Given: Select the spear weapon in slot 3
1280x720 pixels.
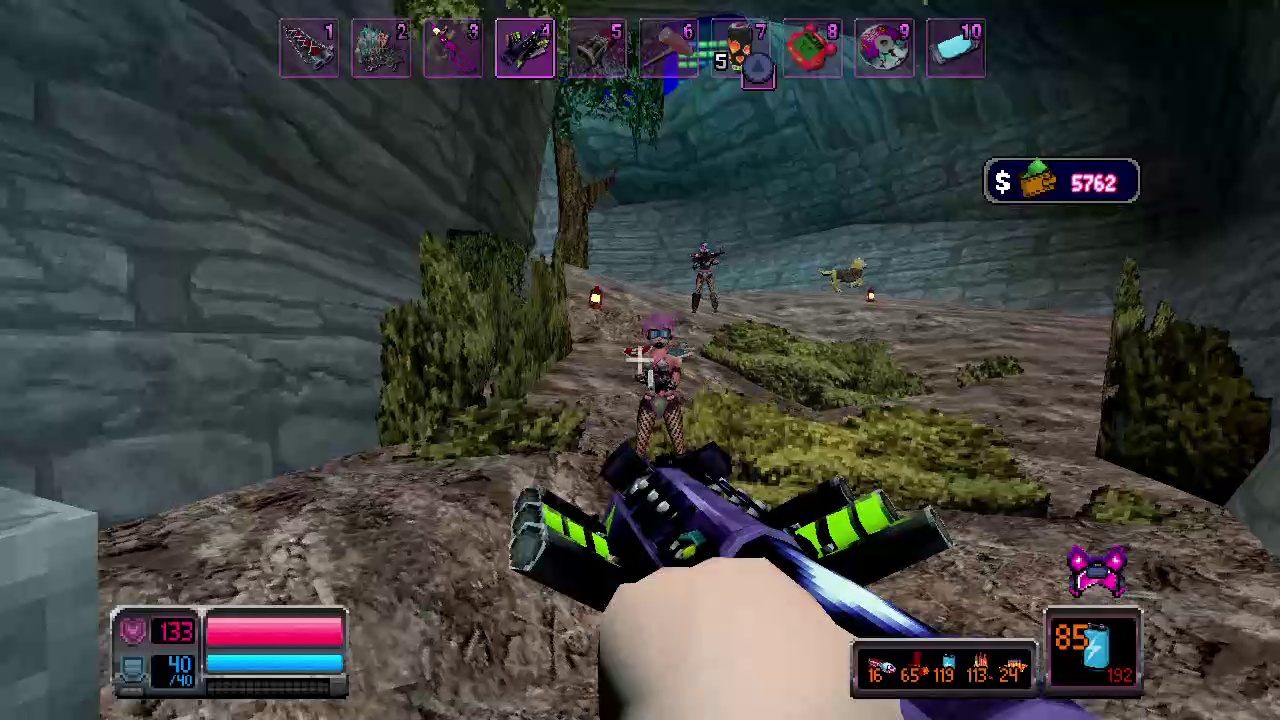Looking at the screenshot, I should pos(453,47).
